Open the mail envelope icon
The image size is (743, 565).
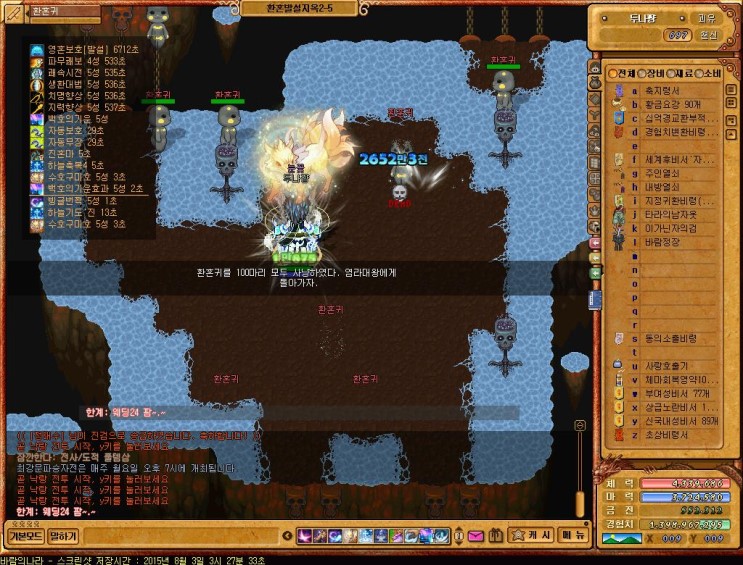pos(476,536)
